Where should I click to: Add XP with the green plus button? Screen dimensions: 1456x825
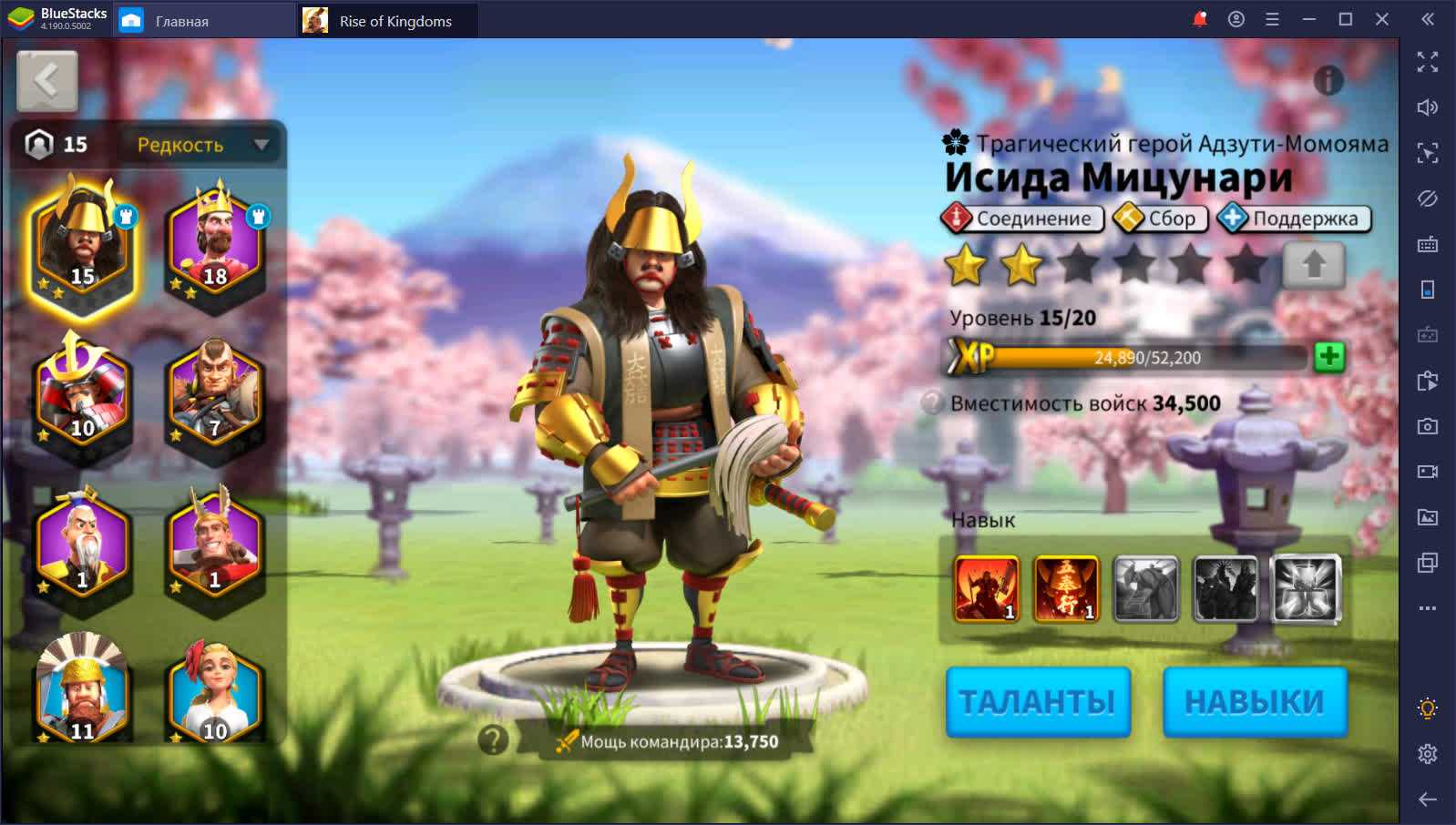click(x=1329, y=356)
